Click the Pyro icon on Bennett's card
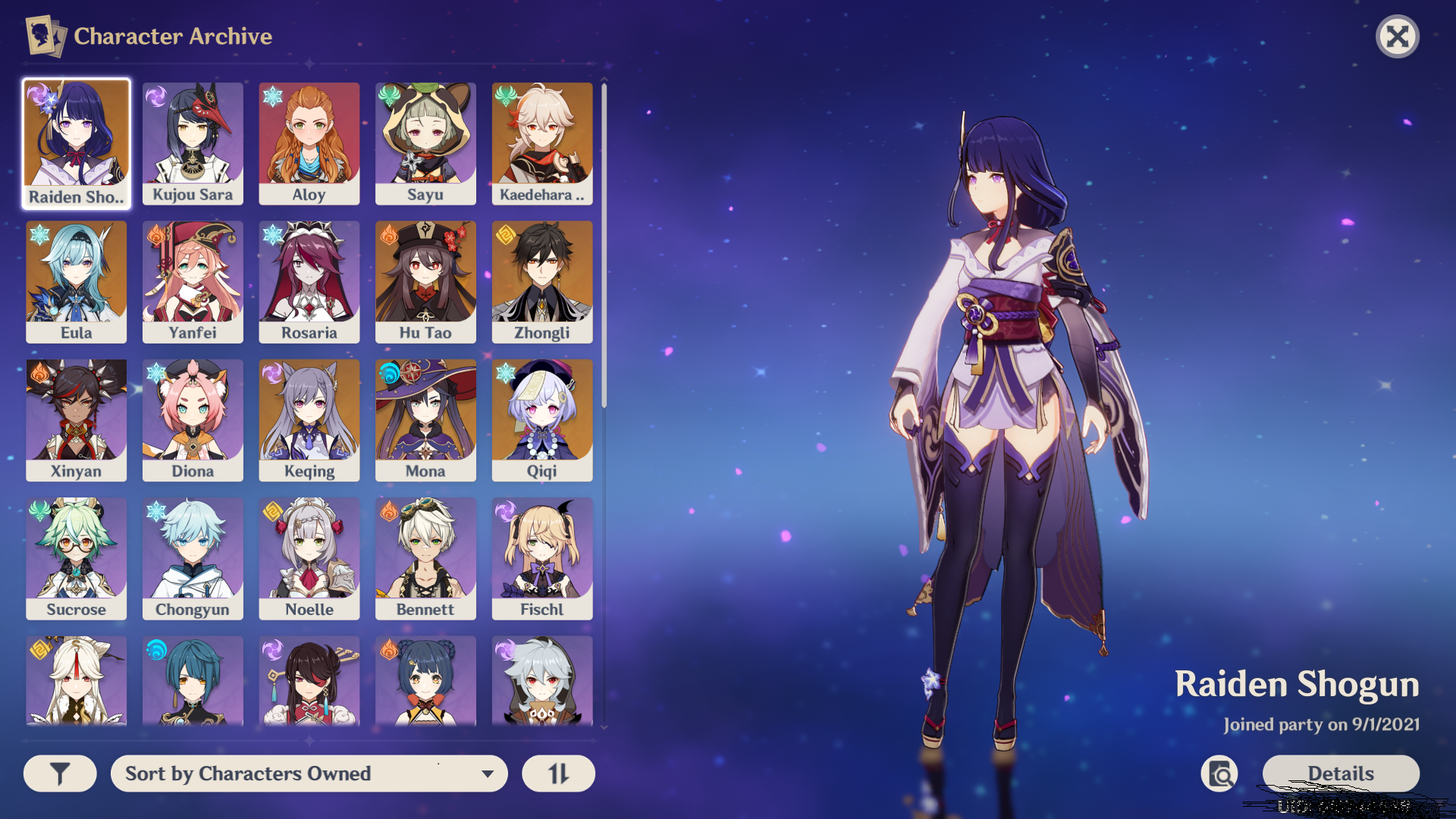Image resolution: width=1456 pixels, height=819 pixels. pyautogui.click(x=388, y=510)
